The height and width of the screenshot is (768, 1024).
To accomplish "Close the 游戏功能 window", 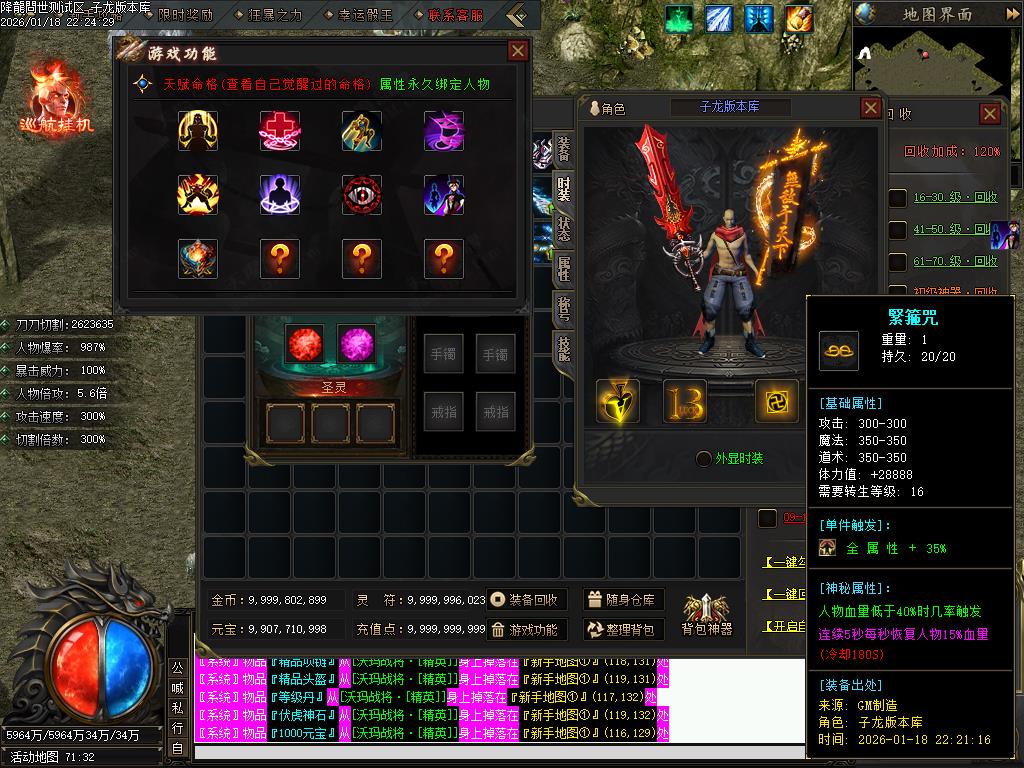I will click(x=518, y=51).
